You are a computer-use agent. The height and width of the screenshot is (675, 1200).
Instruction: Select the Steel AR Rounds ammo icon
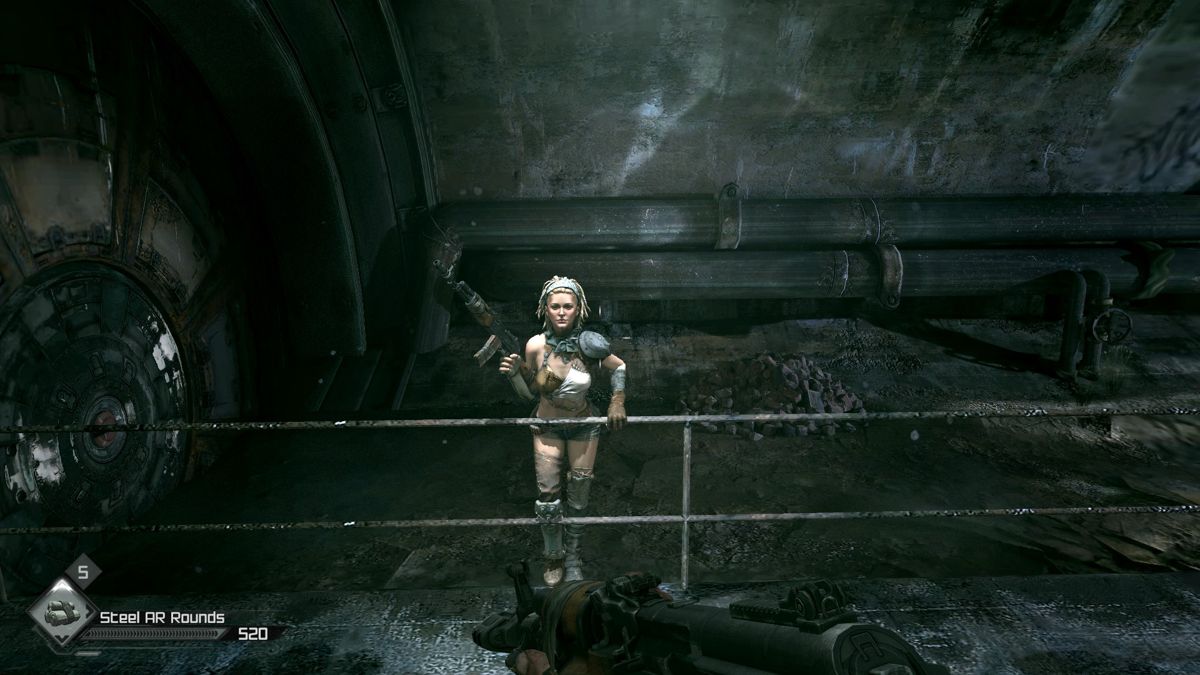click(62, 616)
